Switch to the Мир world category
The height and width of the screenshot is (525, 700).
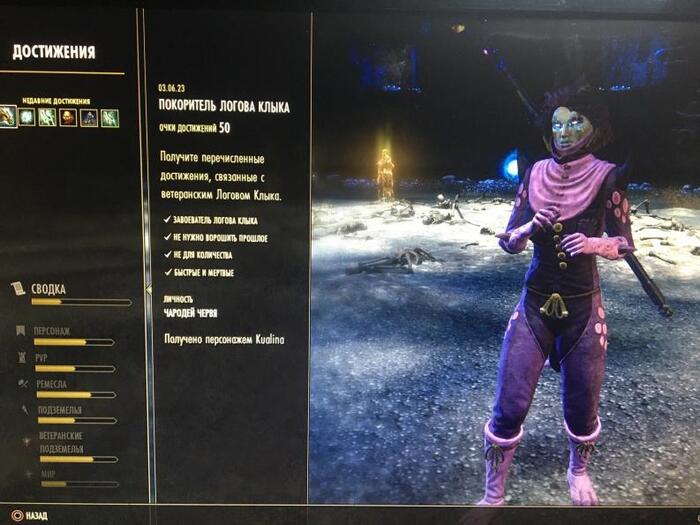47,473
